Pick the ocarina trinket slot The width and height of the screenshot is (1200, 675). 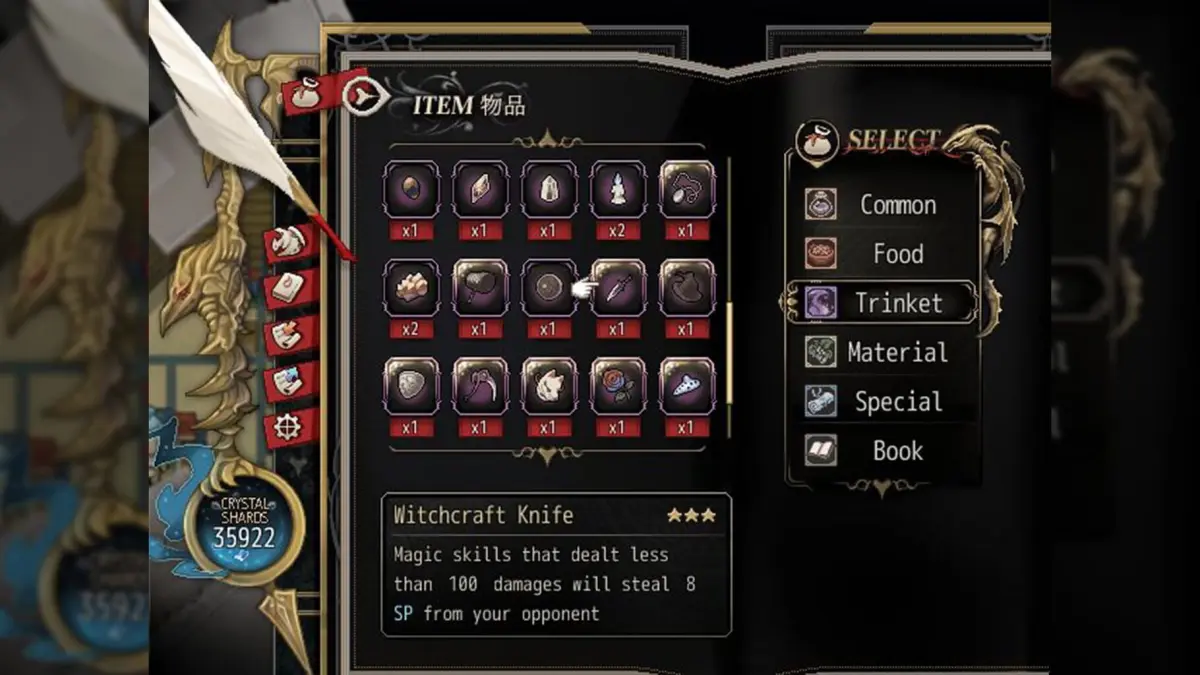[687, 385]
